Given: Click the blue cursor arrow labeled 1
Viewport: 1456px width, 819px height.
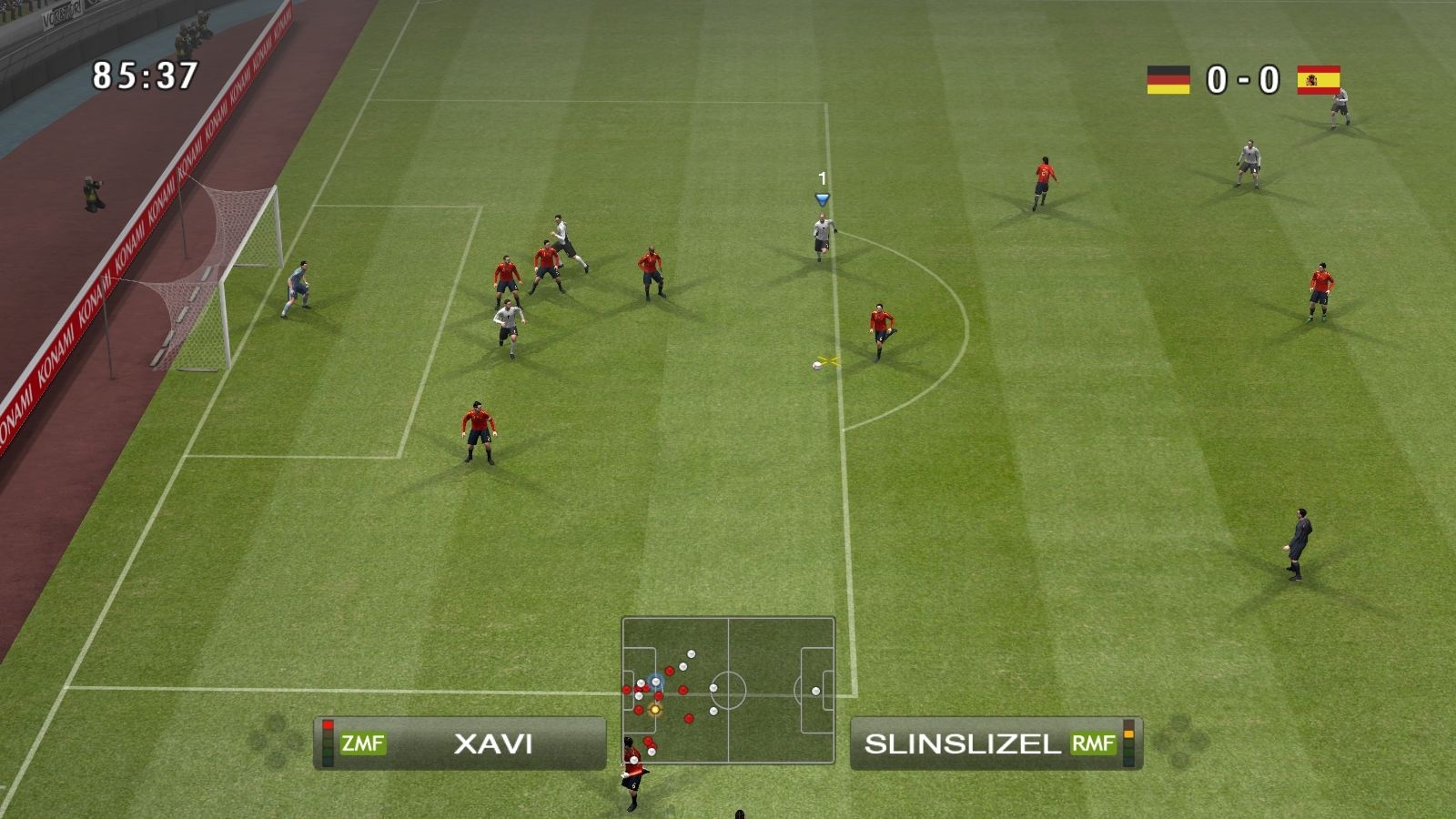Looking at the screenshot, I should pos(824,197).
